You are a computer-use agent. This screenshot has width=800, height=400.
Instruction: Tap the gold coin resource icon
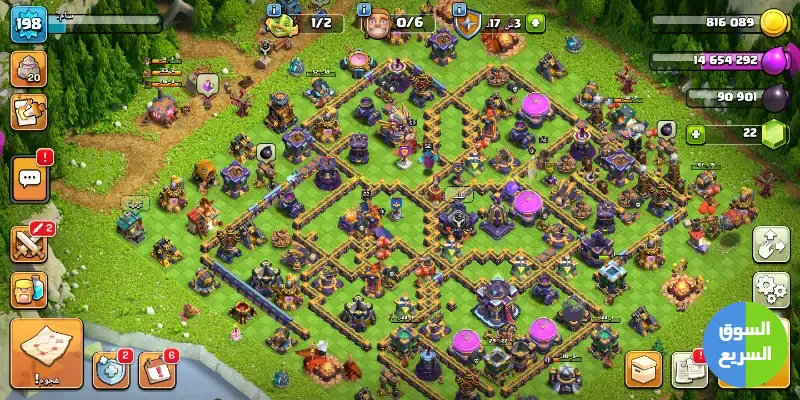click(772, 22)
